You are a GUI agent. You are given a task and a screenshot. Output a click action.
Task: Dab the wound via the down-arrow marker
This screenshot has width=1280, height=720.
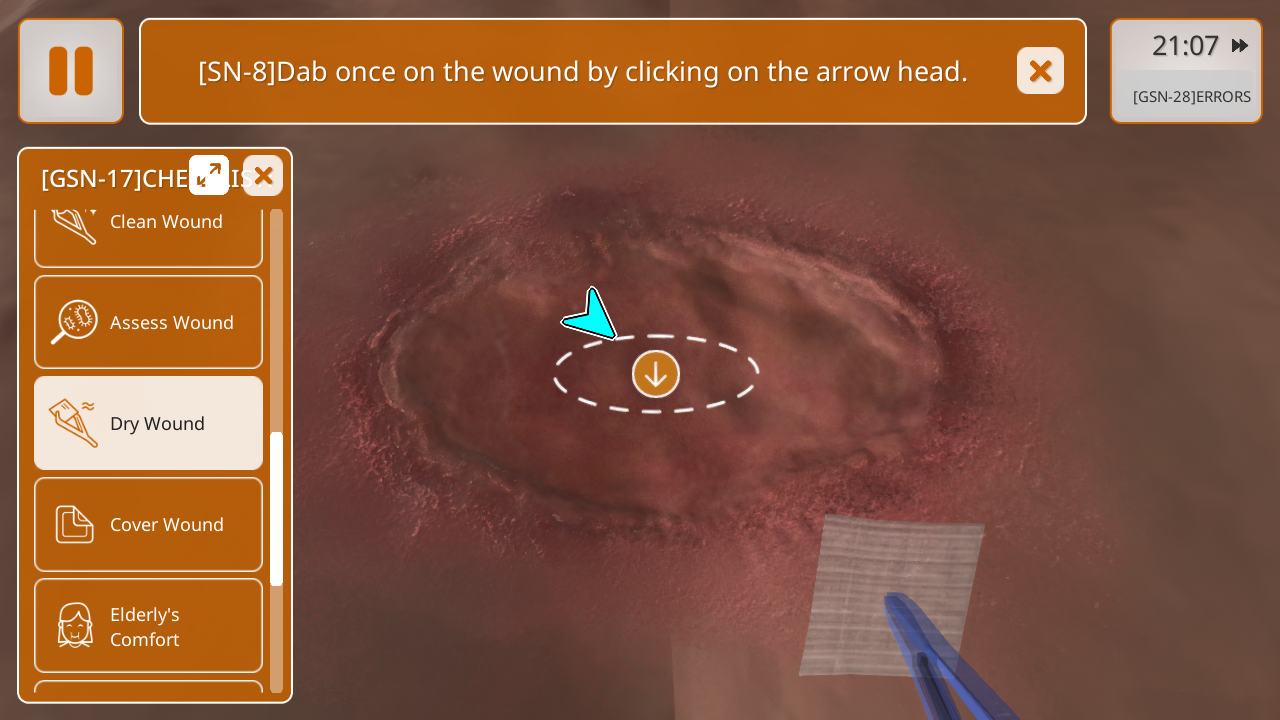[x=656, y=374]
